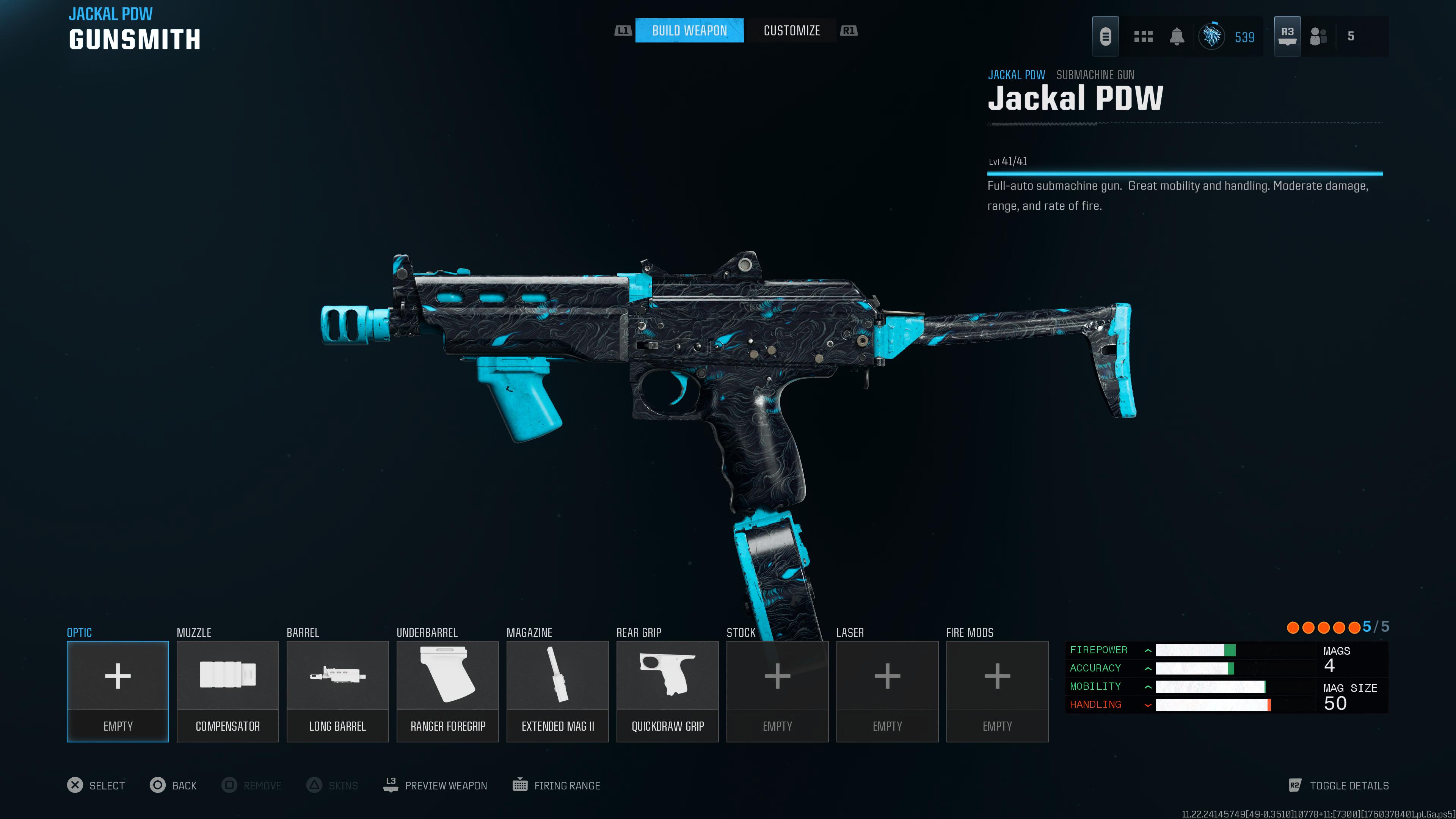Screen dimensions: 1456x819
Task: Click the Select option in footer
Action: (x=96, y=785)
